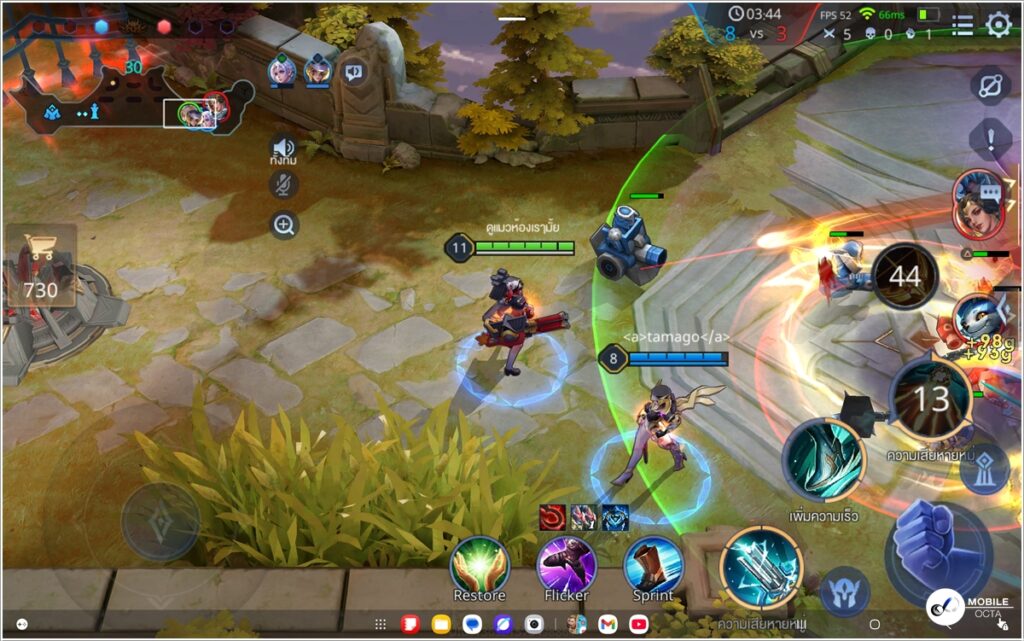This screenshot has width=1024, height=641.
Task: Open the YouTube app in taskbar
Action: [638, 624]
